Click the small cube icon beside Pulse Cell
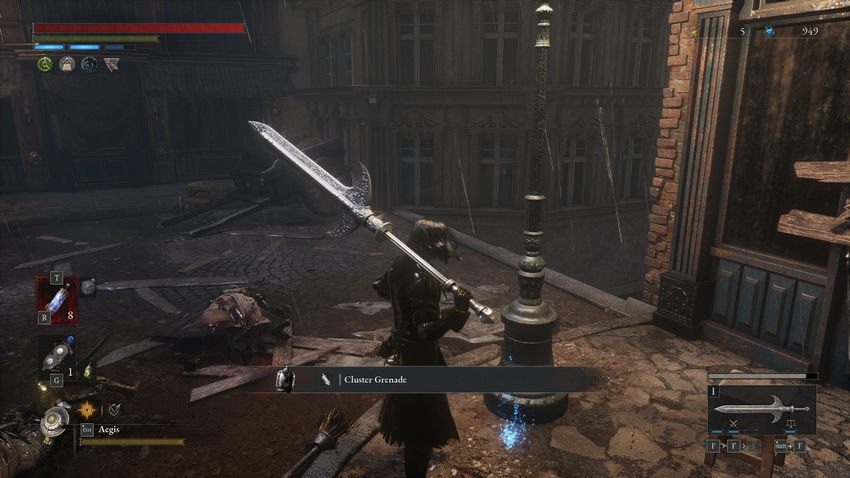The width and height of the screenshot is (850, 478). pyautogui.click(x=88, y=287)
